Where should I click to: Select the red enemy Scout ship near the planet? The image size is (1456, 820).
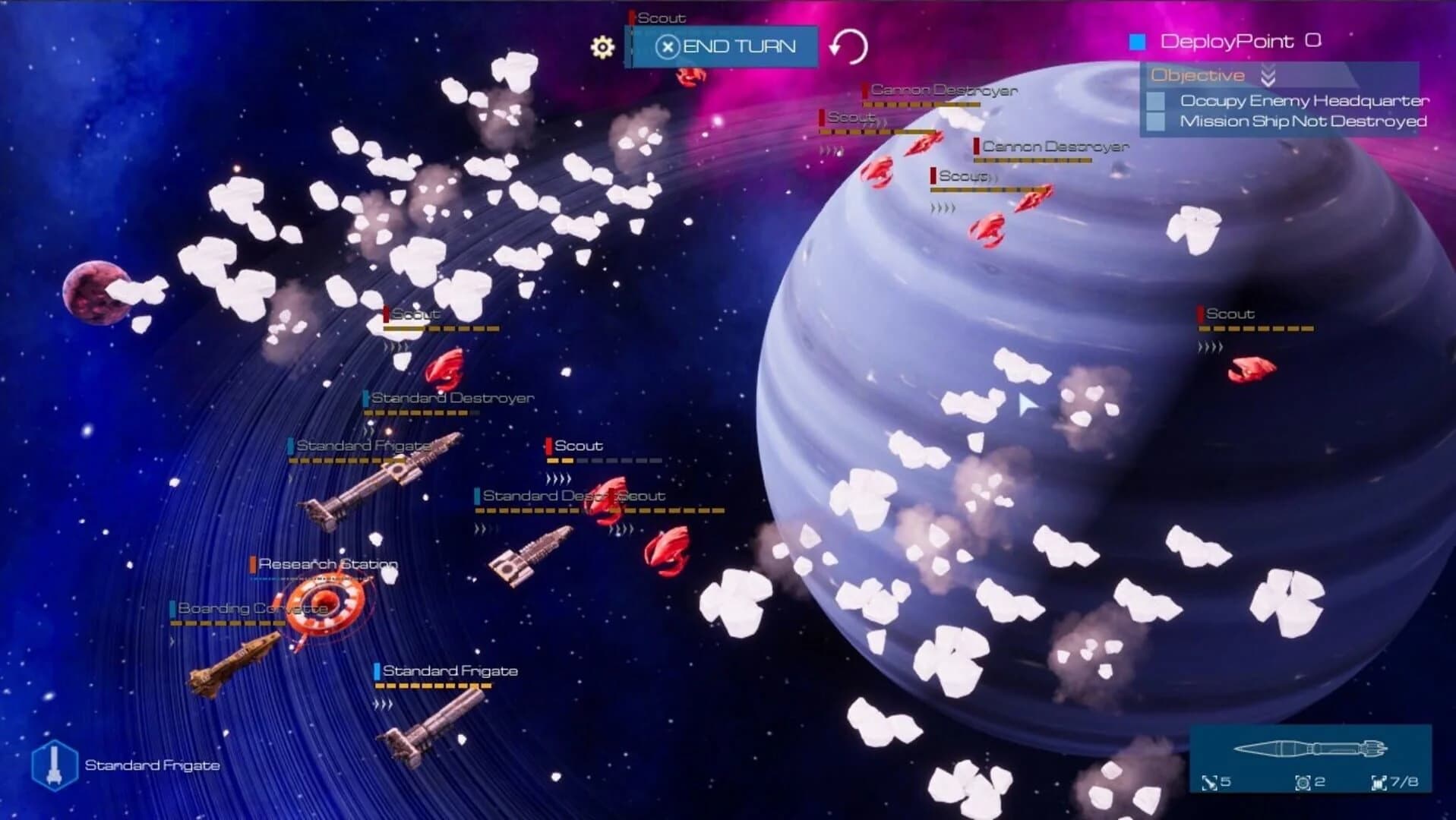[1251, 371]
